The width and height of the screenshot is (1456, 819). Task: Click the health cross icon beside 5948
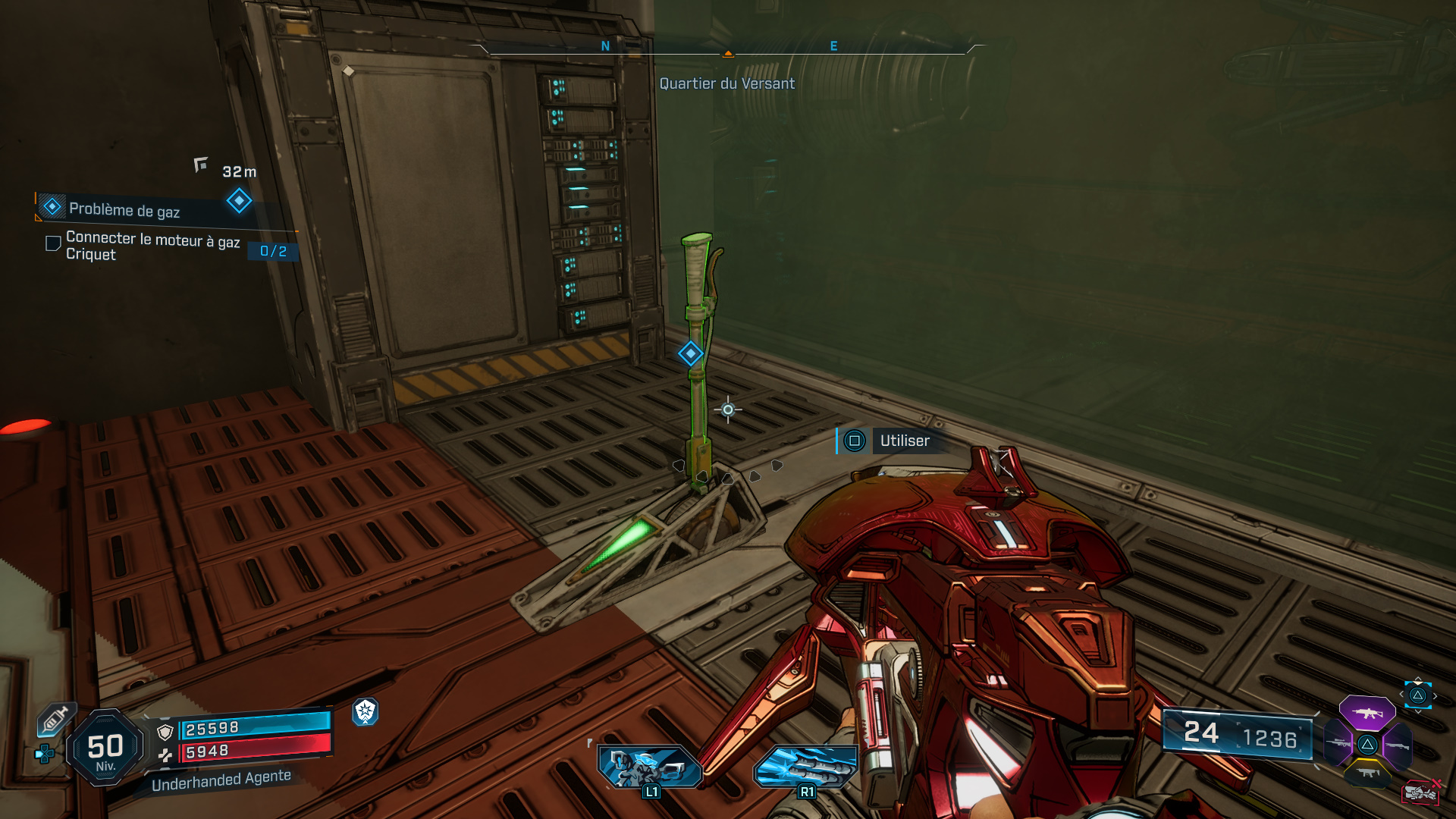coord(165,755)
